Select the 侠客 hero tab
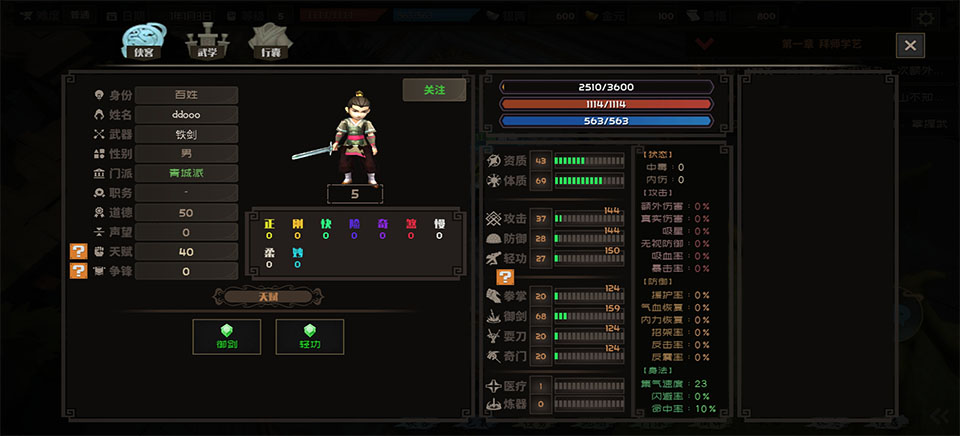This screenshot has width=960, height=436. click(143, 42)
